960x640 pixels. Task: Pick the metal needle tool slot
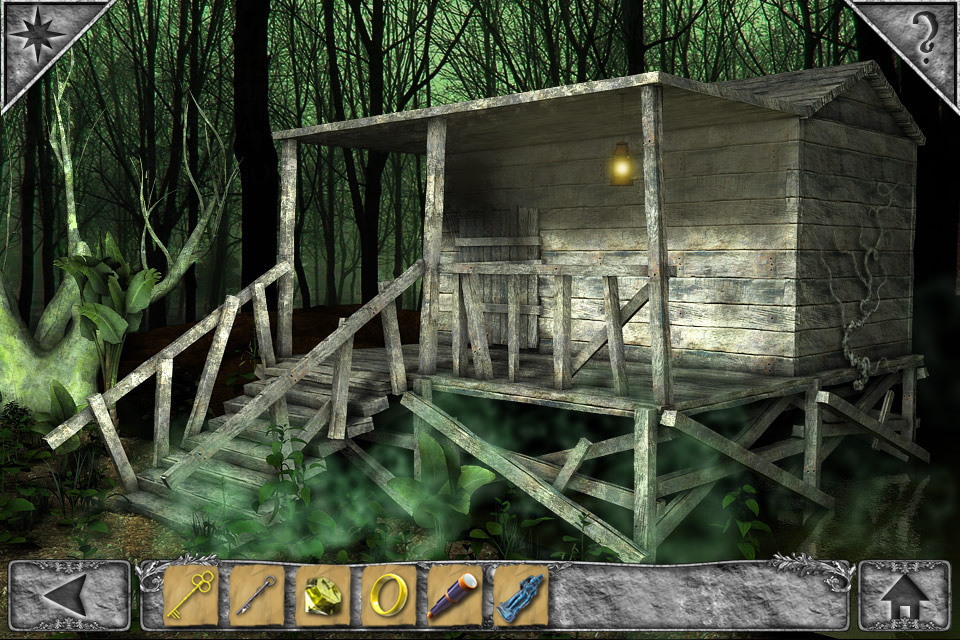tap(256, 595)
